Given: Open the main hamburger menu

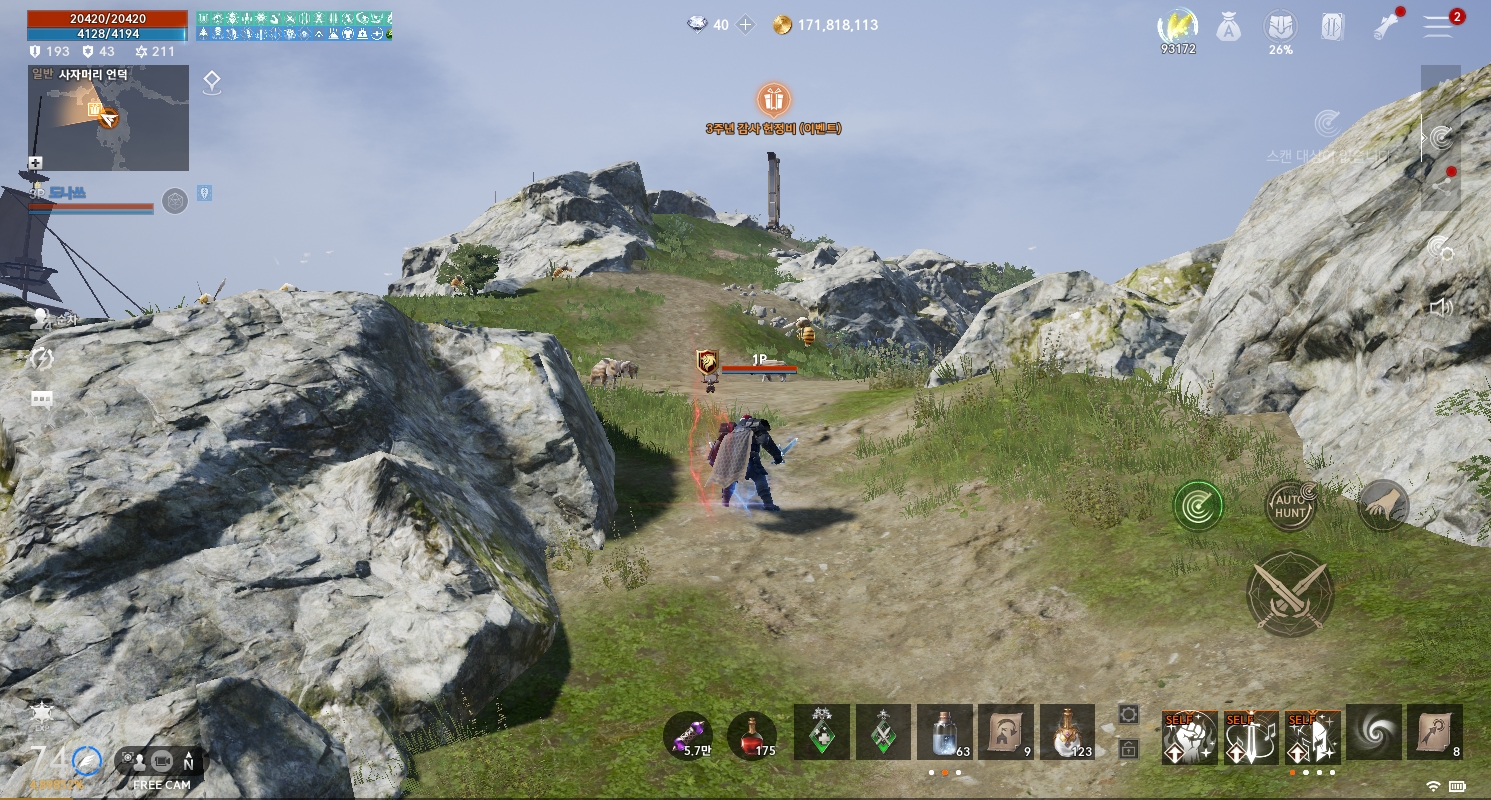Looking at the screenshot, I should [1438, 27].
